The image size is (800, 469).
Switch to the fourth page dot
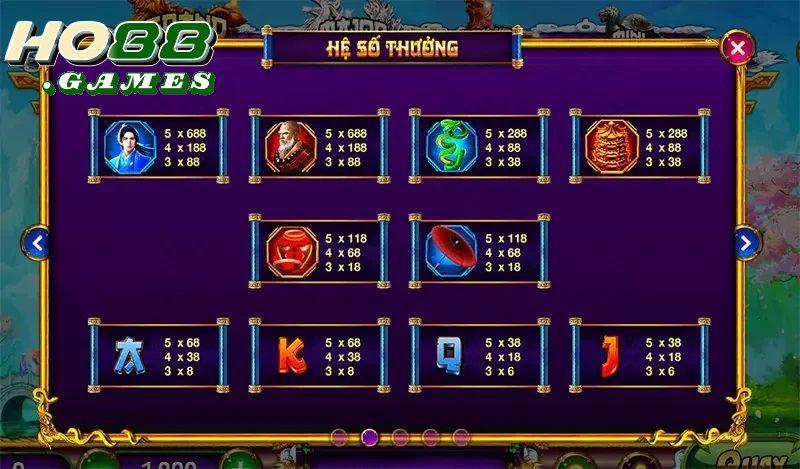point(431,437)
